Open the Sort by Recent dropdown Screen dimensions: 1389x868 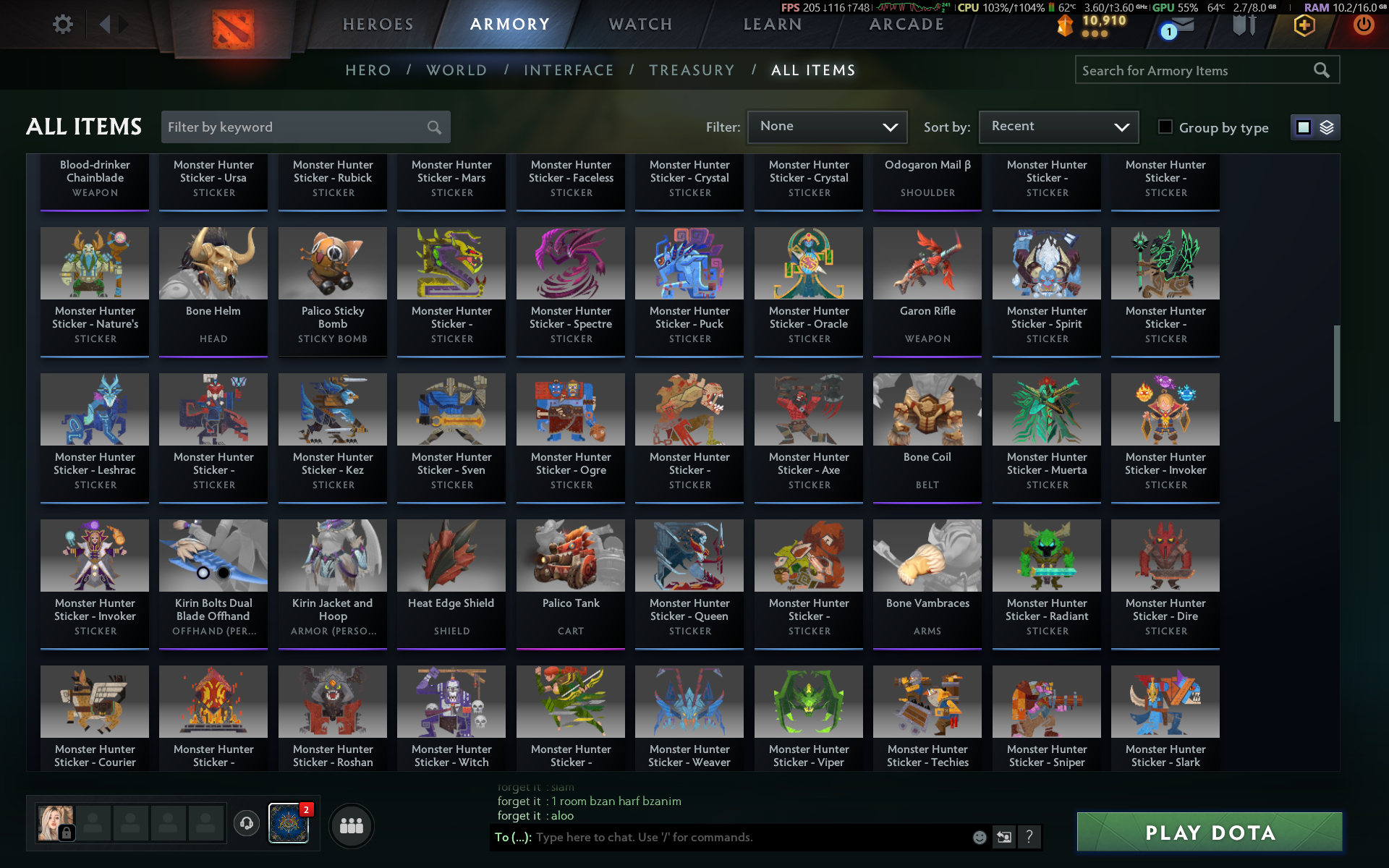(x=1058, y=127)
